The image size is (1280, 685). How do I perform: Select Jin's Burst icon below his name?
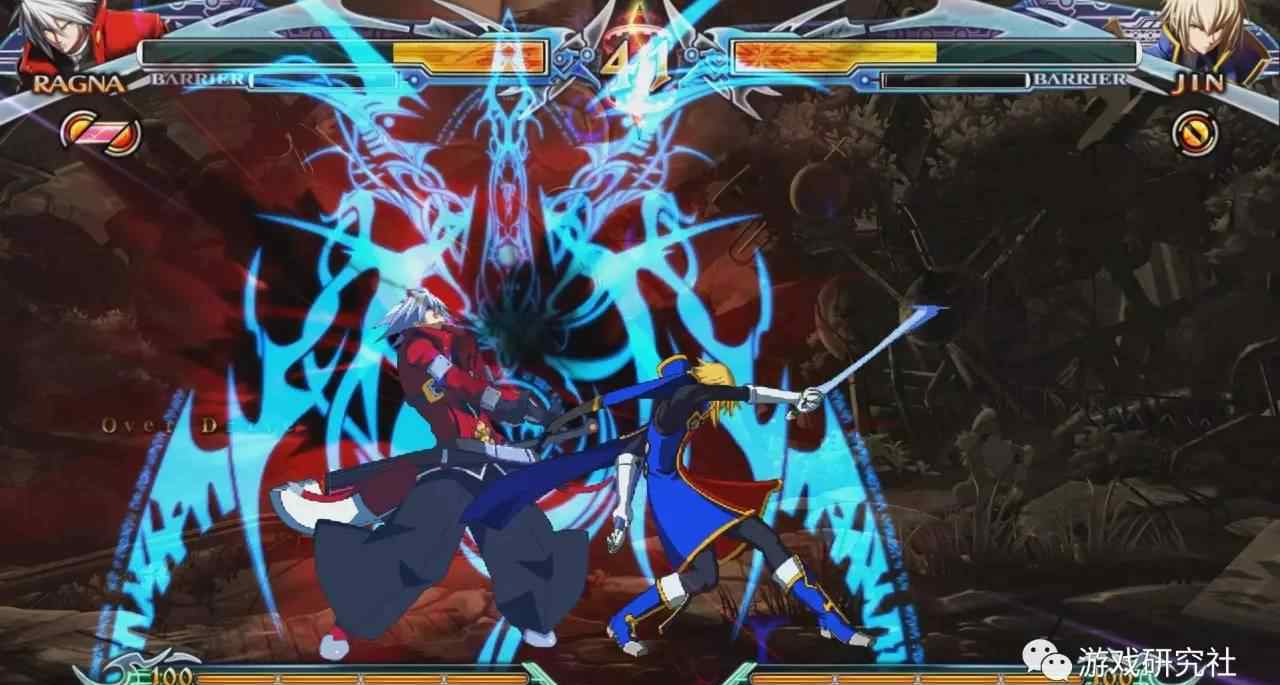[x=1195, y=133]
